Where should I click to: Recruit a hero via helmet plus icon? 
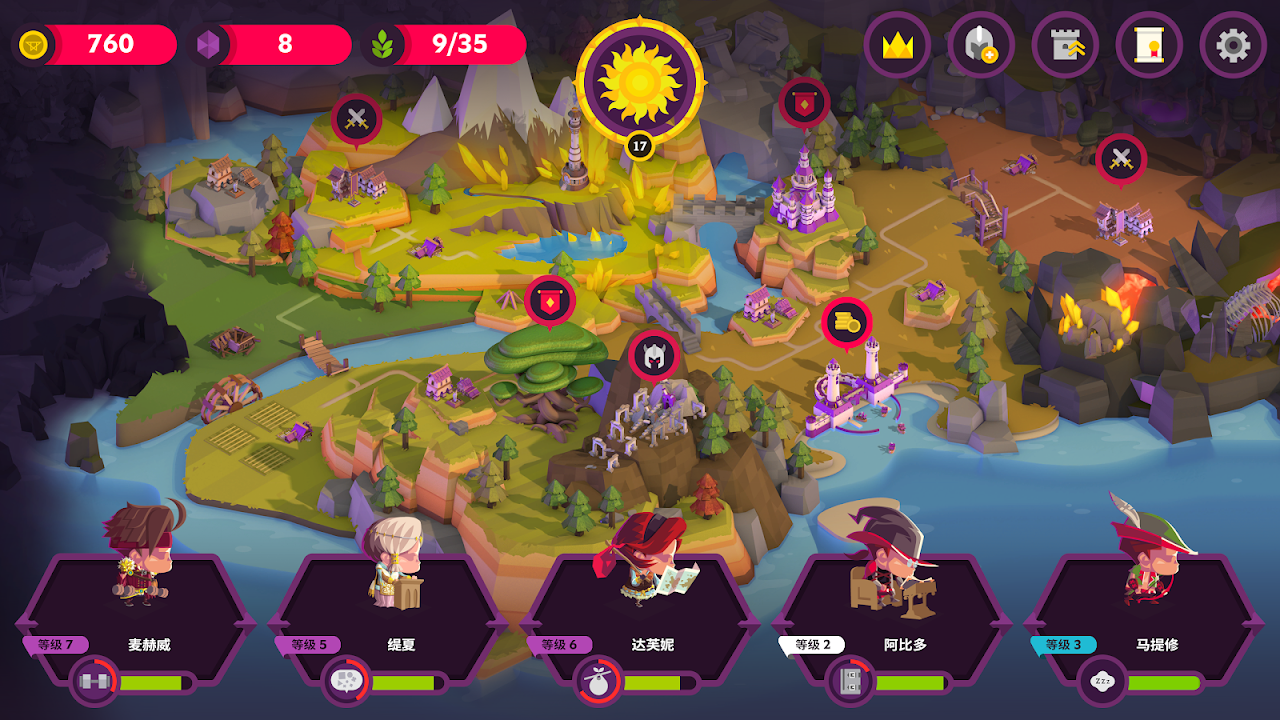[x=981, y=45]
